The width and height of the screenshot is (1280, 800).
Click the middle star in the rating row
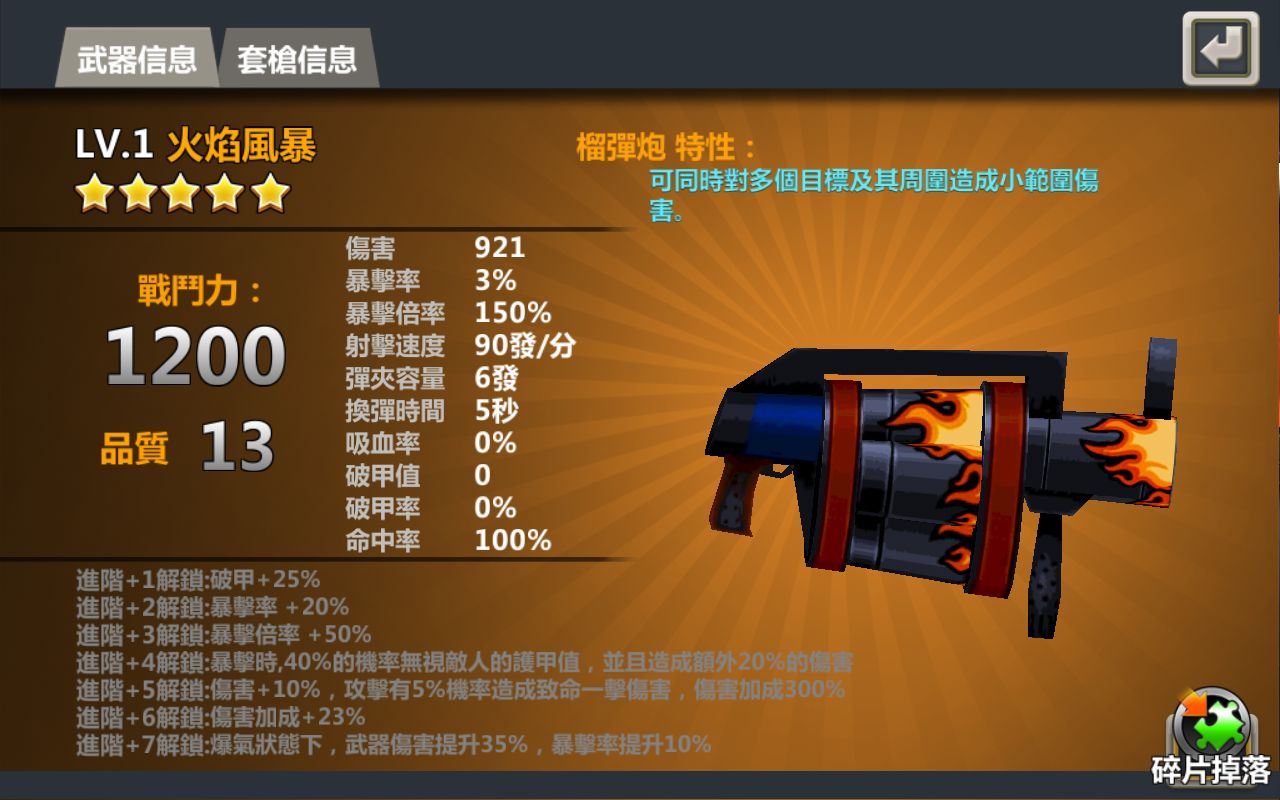coord(180,193)
